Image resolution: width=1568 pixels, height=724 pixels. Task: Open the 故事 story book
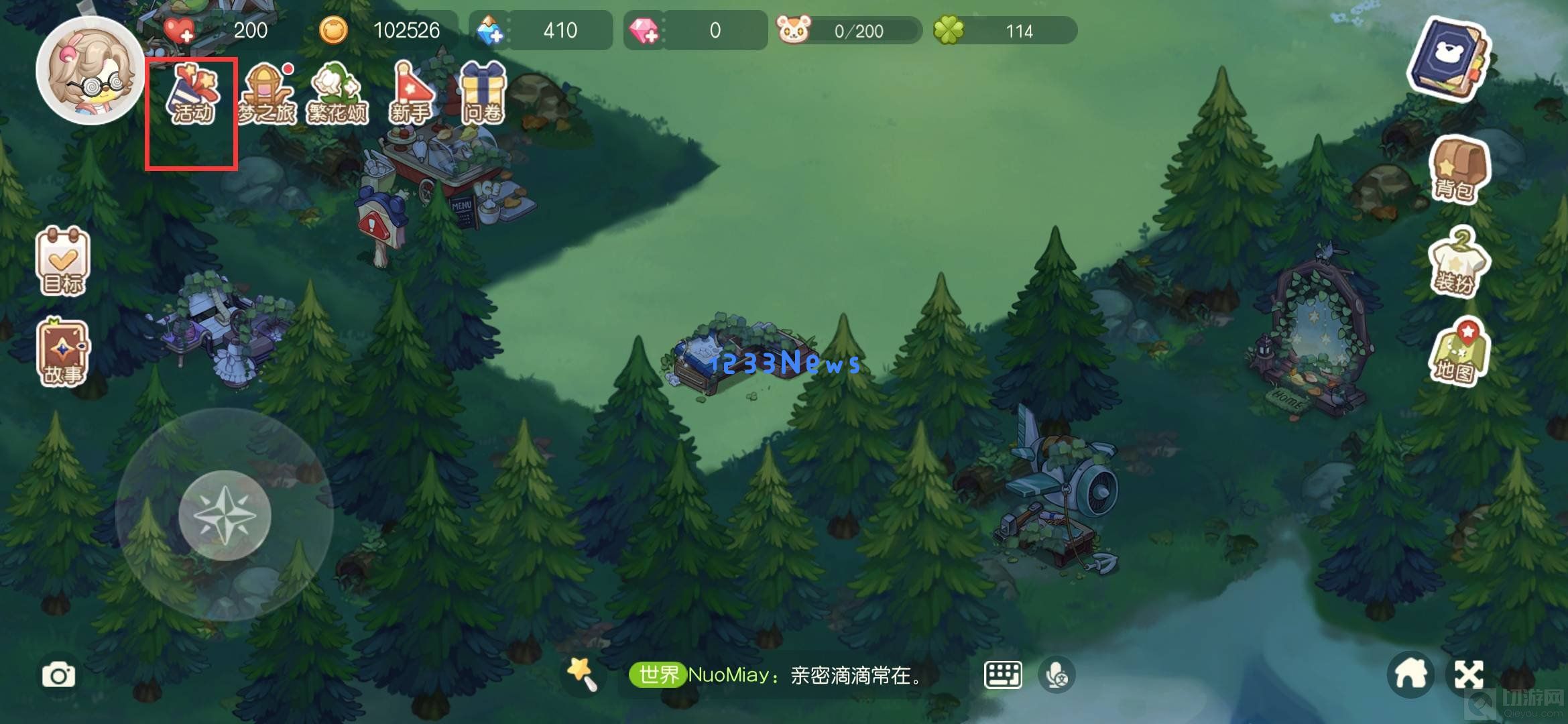tap(62, 352)
